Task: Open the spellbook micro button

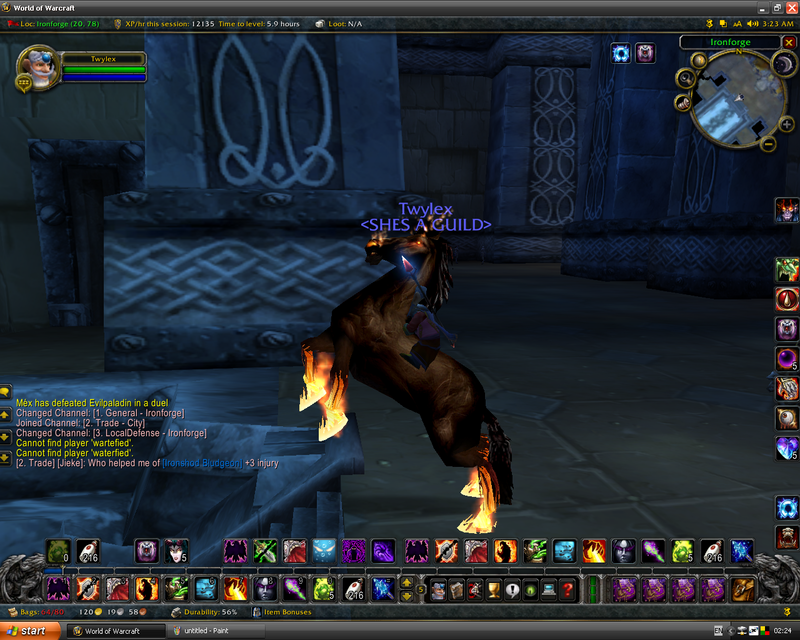Action: tap(456, 589)
